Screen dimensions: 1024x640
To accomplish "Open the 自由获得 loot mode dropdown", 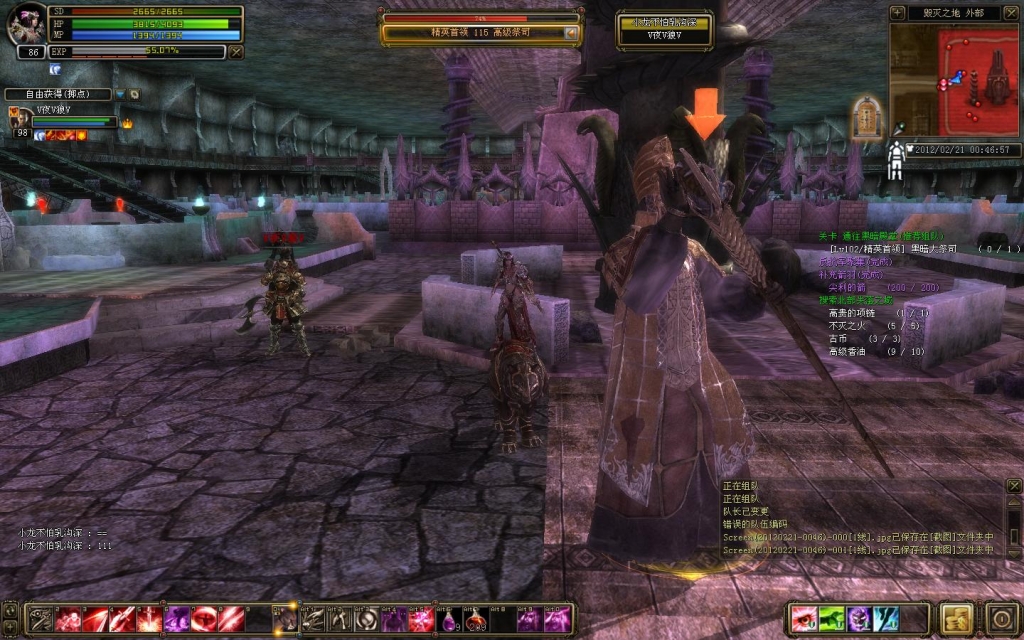I will pyautogui.click(x=120, y=94).
